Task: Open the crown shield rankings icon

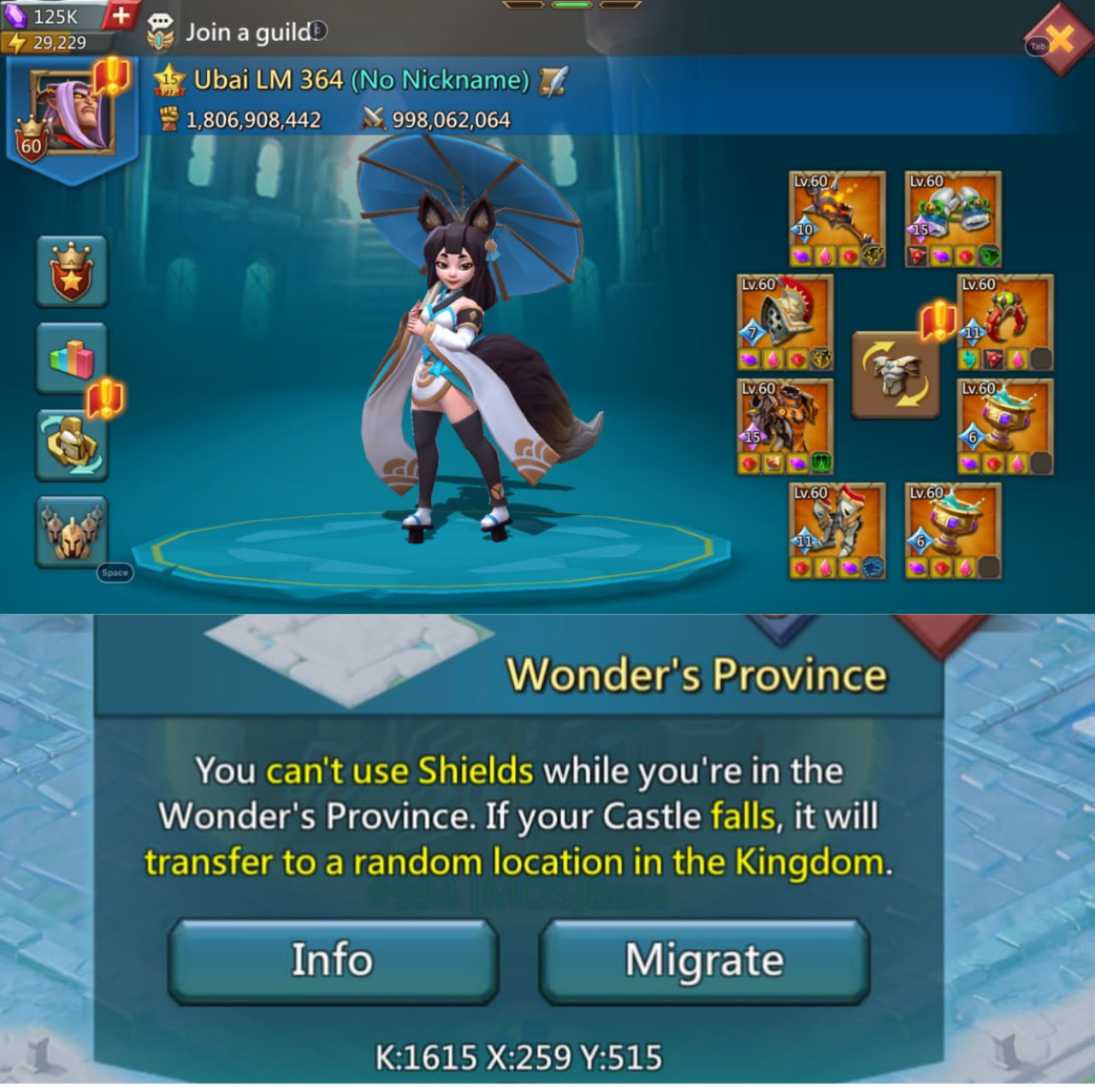Action: pos(72,272)
